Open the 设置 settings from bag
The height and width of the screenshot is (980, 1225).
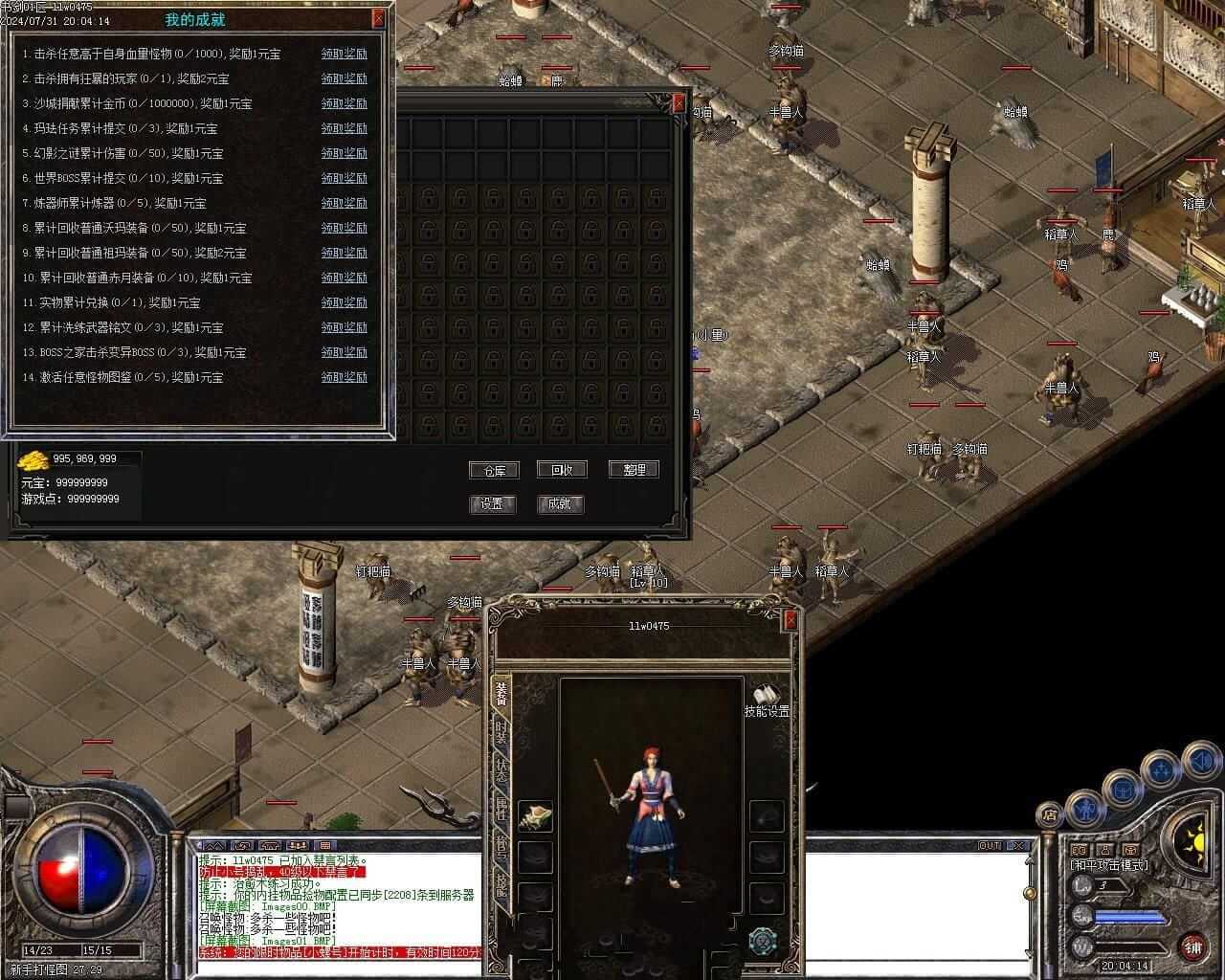[494, 503]
